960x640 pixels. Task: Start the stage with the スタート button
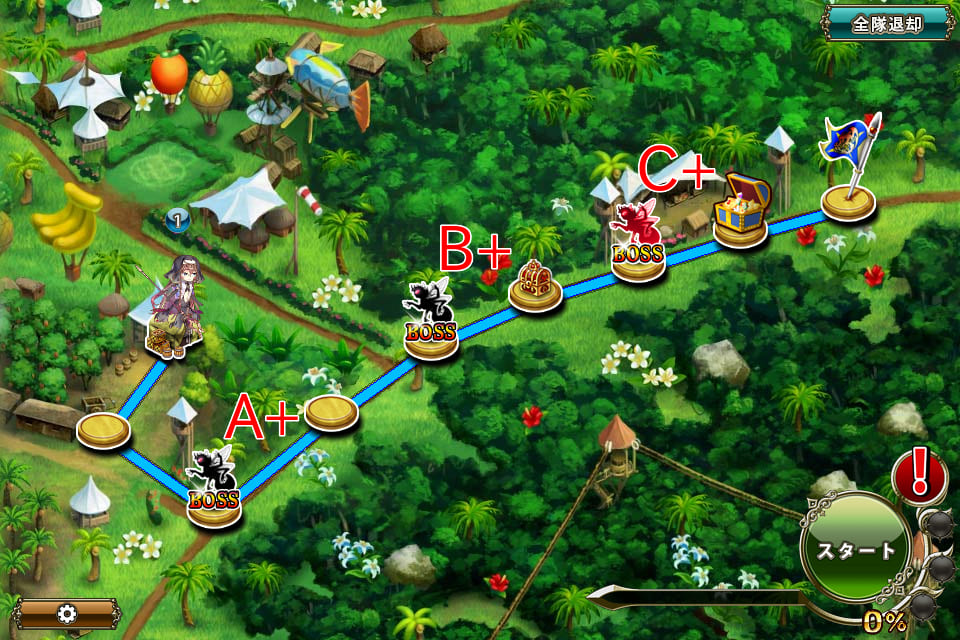[x=857, y=549]
